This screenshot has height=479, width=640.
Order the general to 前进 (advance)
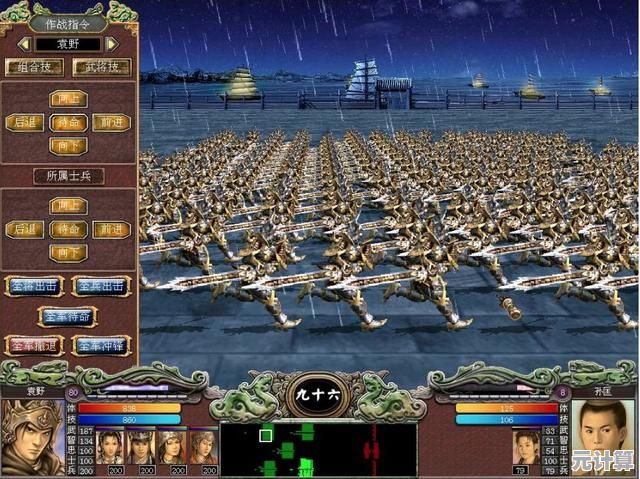point(112,122)
